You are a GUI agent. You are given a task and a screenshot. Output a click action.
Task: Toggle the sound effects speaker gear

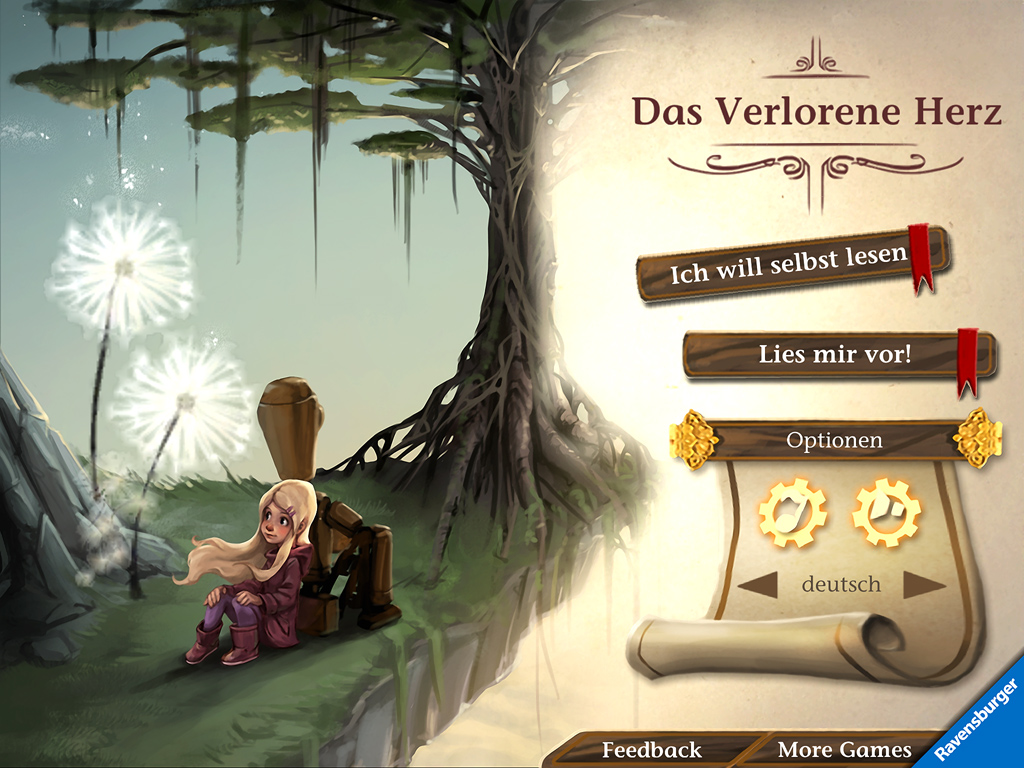coord(886,513)
